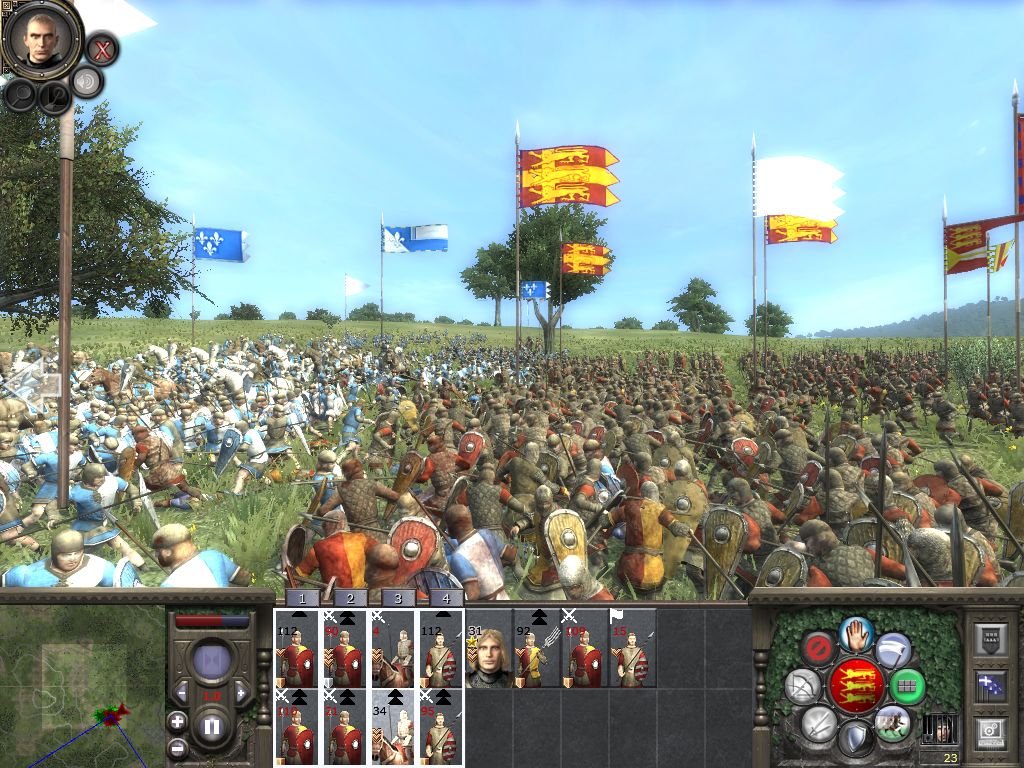Dismiss the advisor with the red X
The image size is (1024, 768).
[101, 48]
